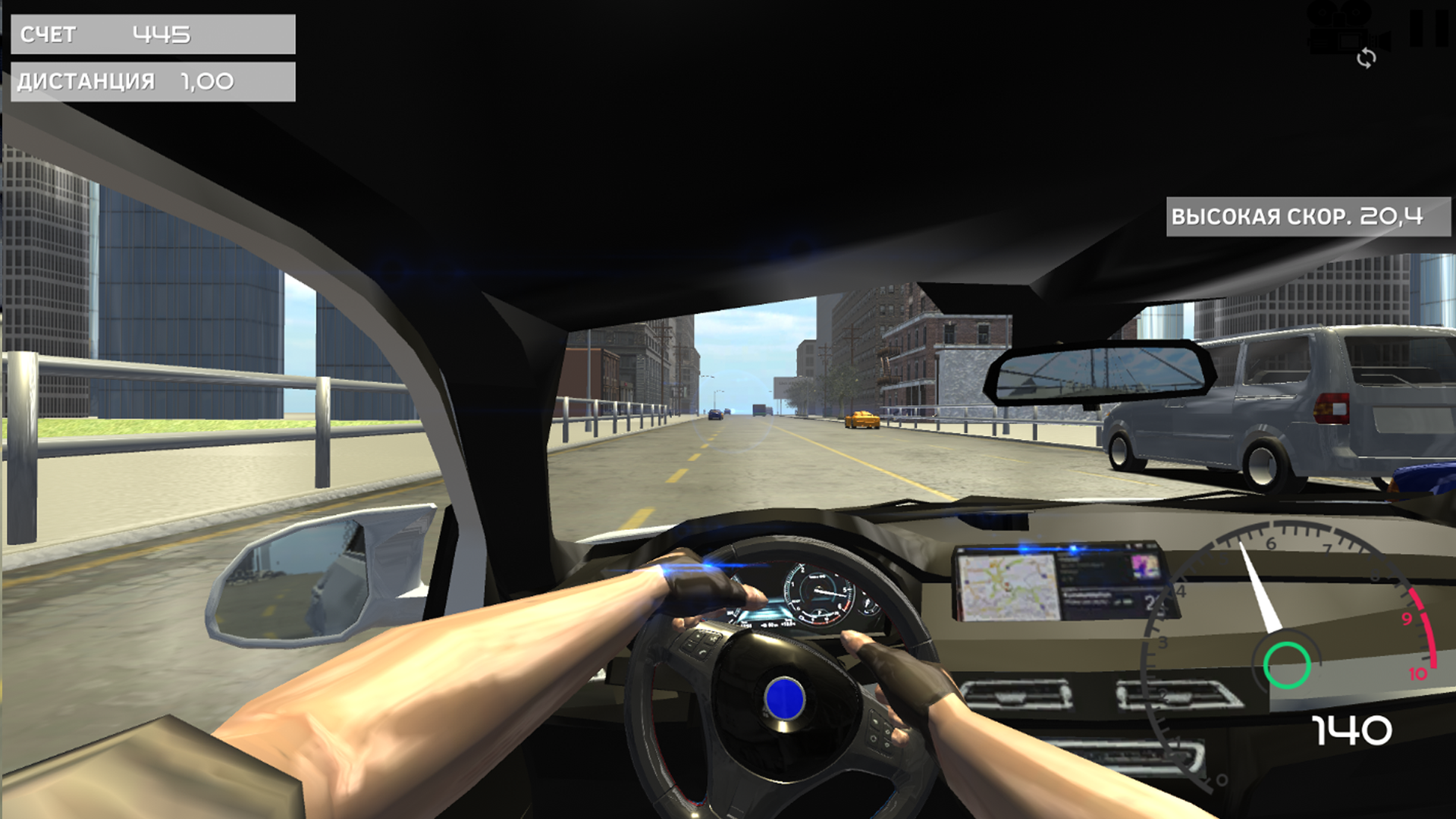Click the tachometer gauge showing engine RPM
The width and height of the screenshot is (1456, 819).
point(1289,607)
